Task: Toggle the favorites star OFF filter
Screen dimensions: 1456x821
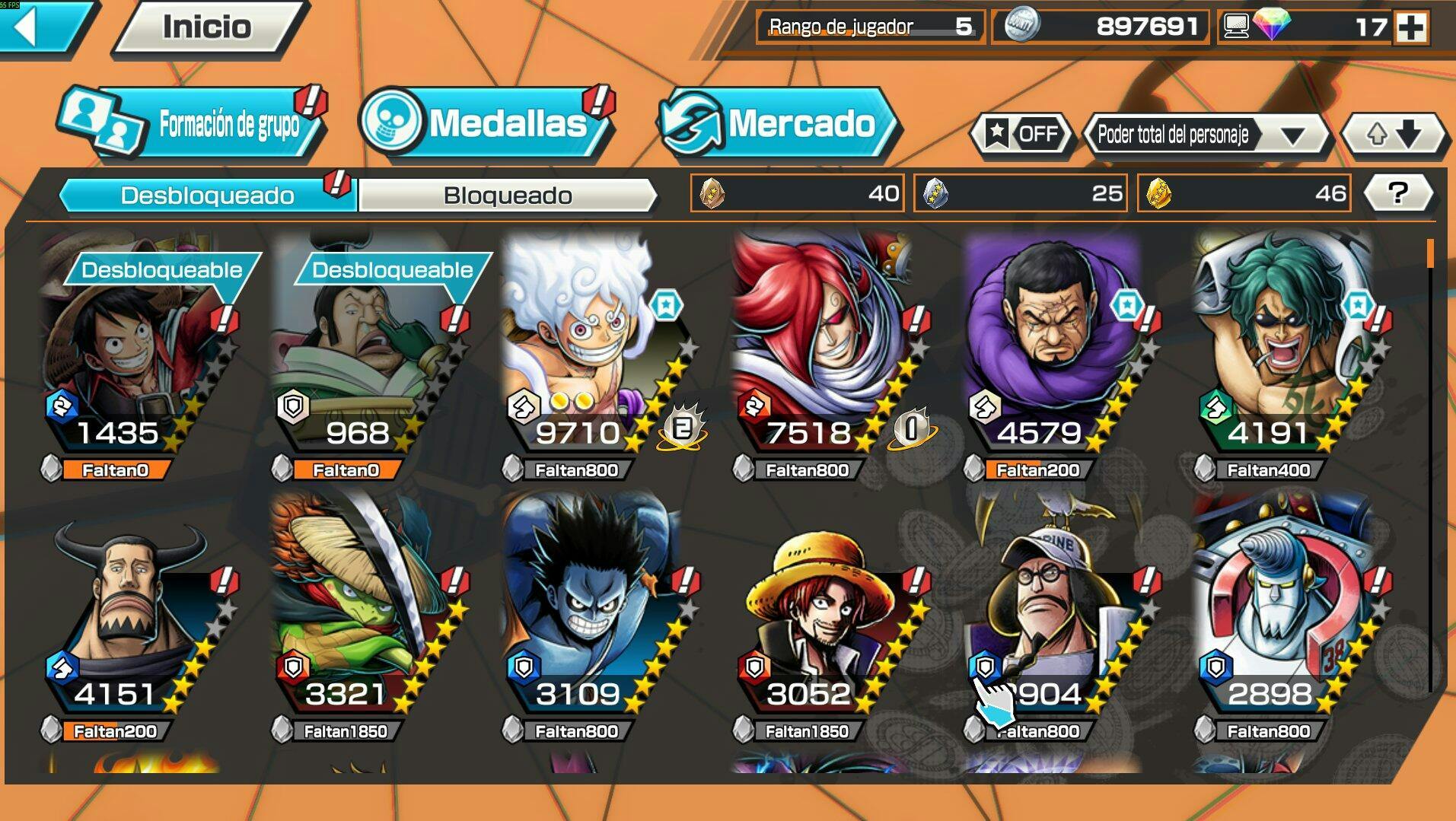Action: [1022, 135]
